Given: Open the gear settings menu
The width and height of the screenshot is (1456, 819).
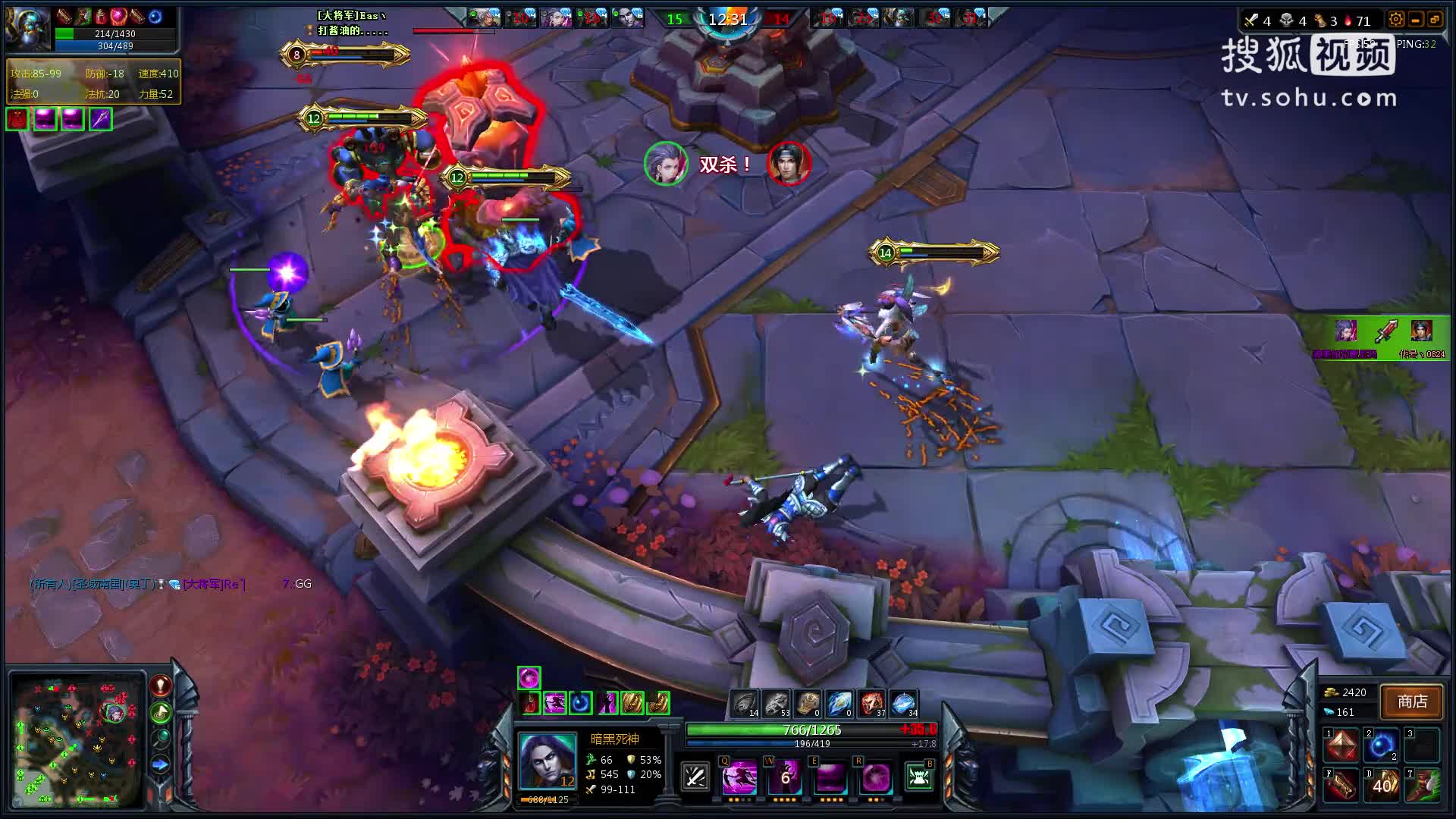Looking at the screenshot, I should point(1395,20).
